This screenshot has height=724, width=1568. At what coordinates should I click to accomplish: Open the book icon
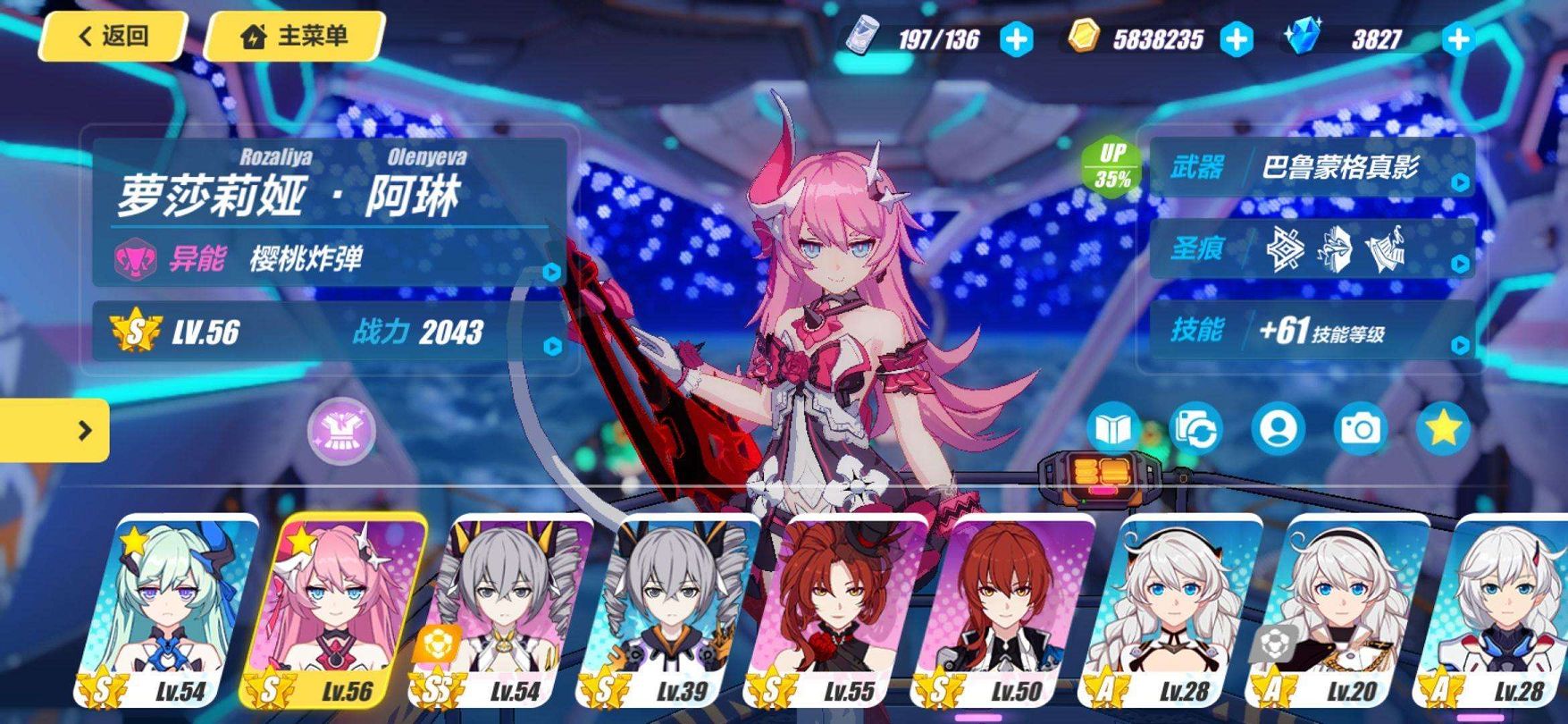pos(1112,430)
